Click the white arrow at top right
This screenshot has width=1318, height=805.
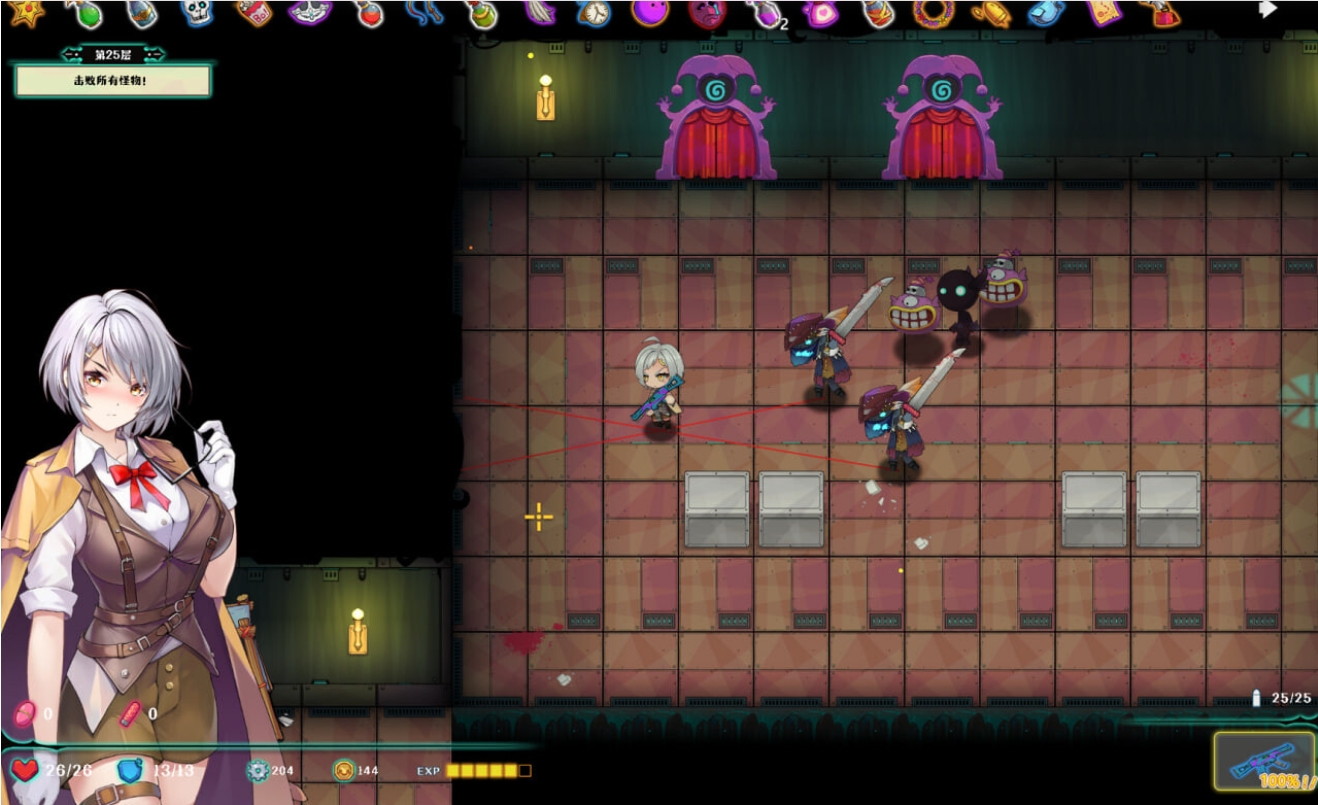pos(1267,10)
